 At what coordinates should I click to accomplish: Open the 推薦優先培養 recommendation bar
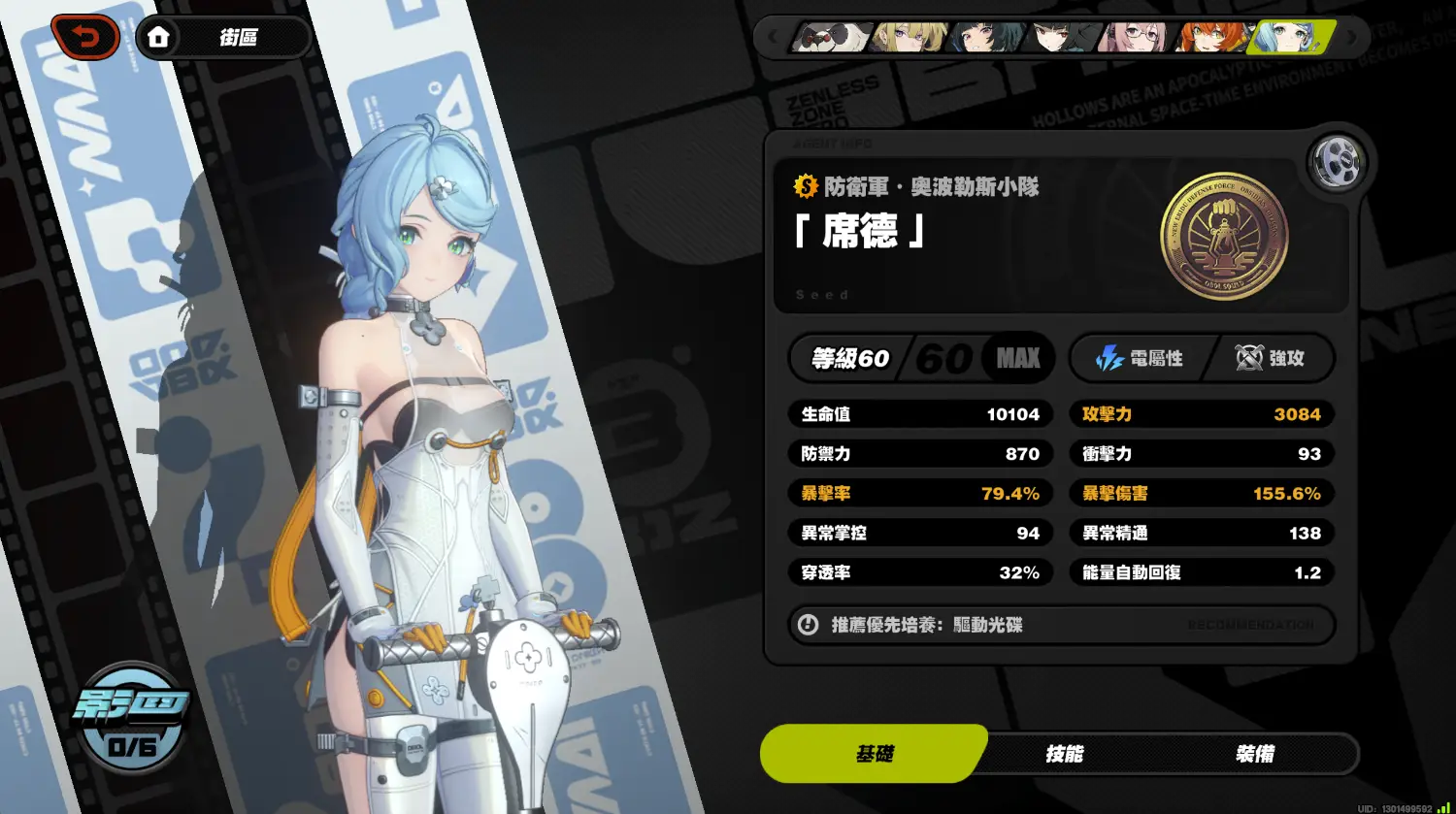pos(1061,625)
